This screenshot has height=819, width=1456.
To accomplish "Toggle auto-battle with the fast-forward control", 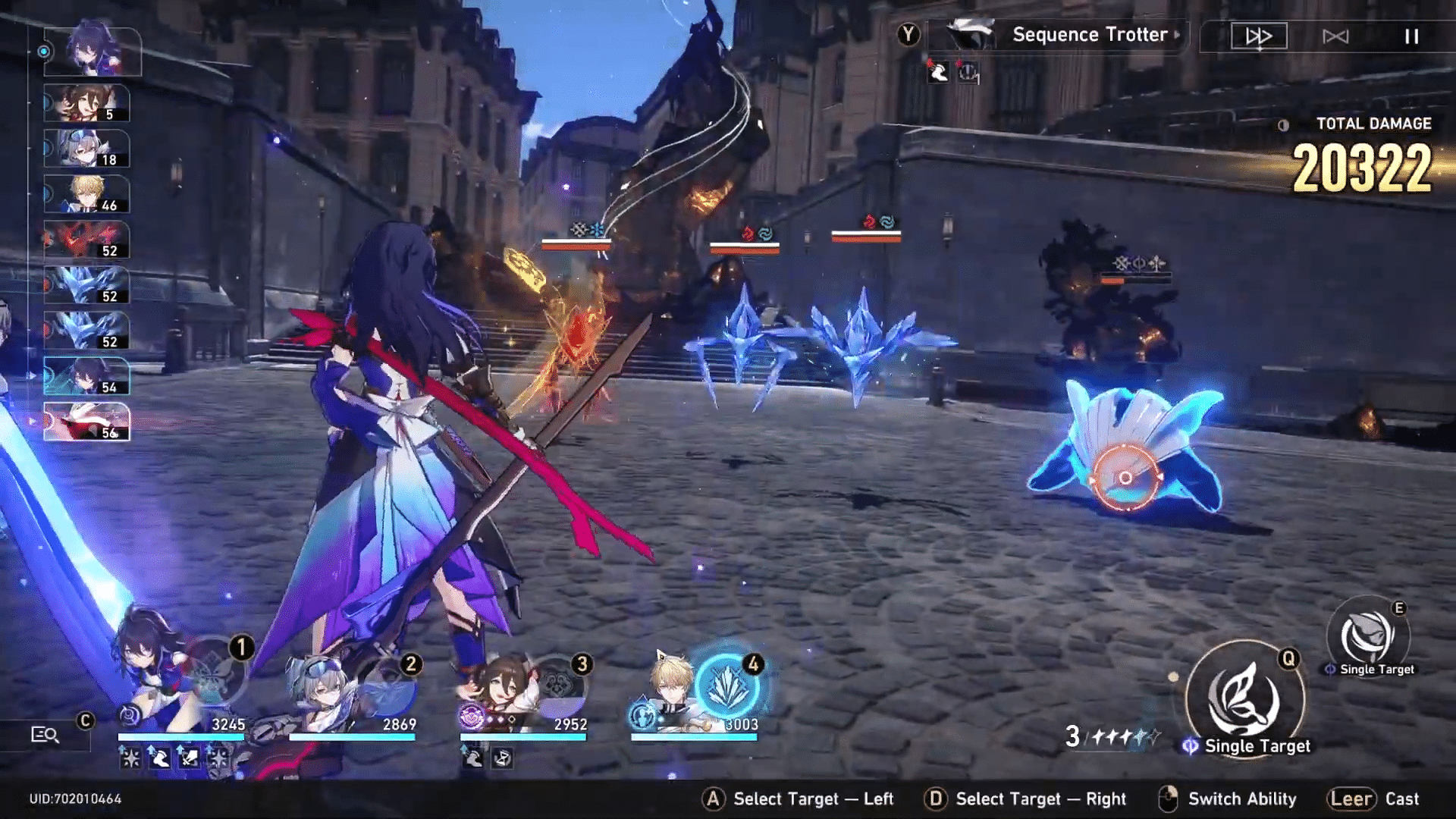I will (x=1258, y=34).
